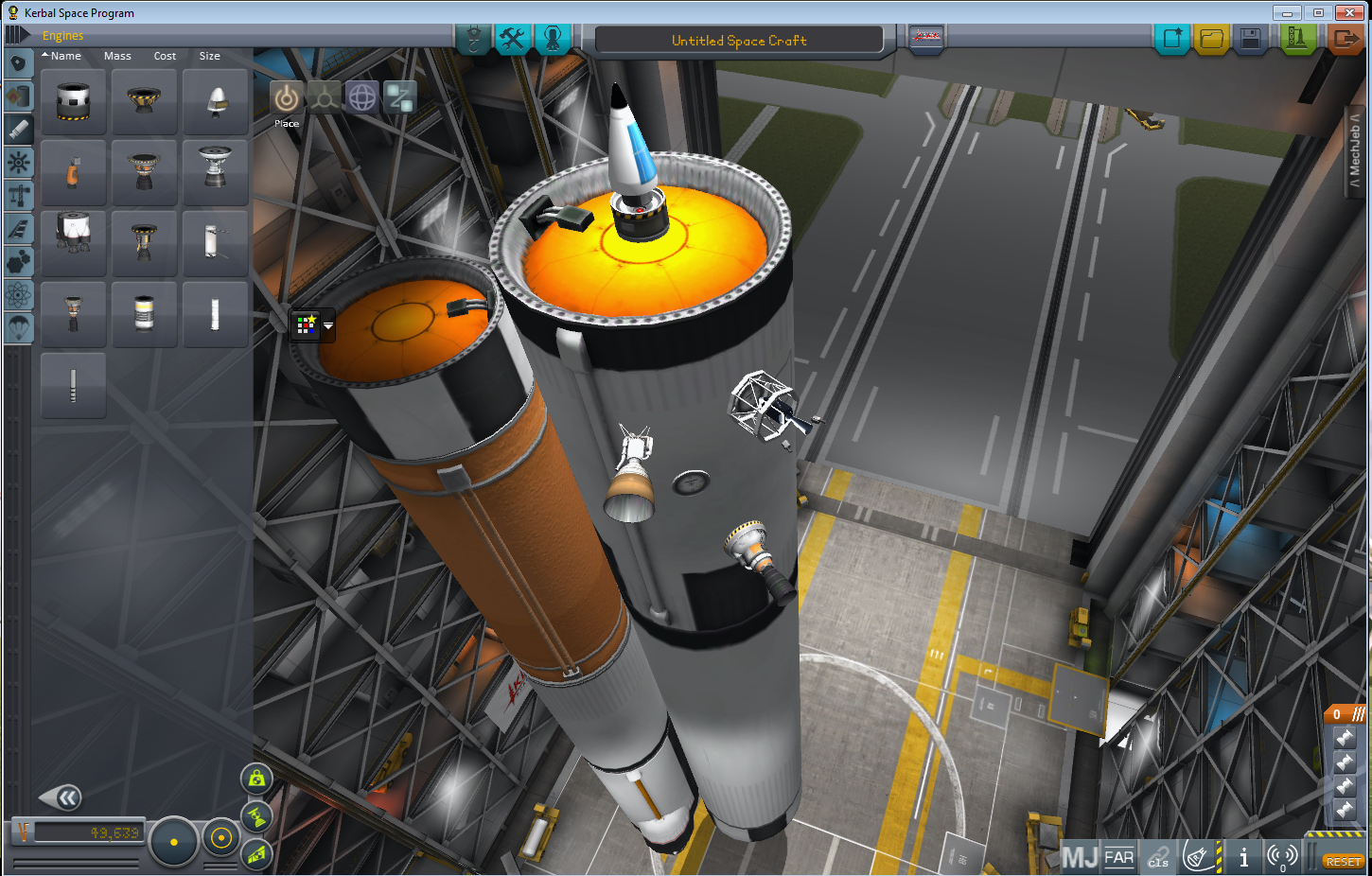Image resolution: width=1372 pixels, height=876 pixels.
Task: Start a new craft with the blue button
Action: [x=1172, y=39]
